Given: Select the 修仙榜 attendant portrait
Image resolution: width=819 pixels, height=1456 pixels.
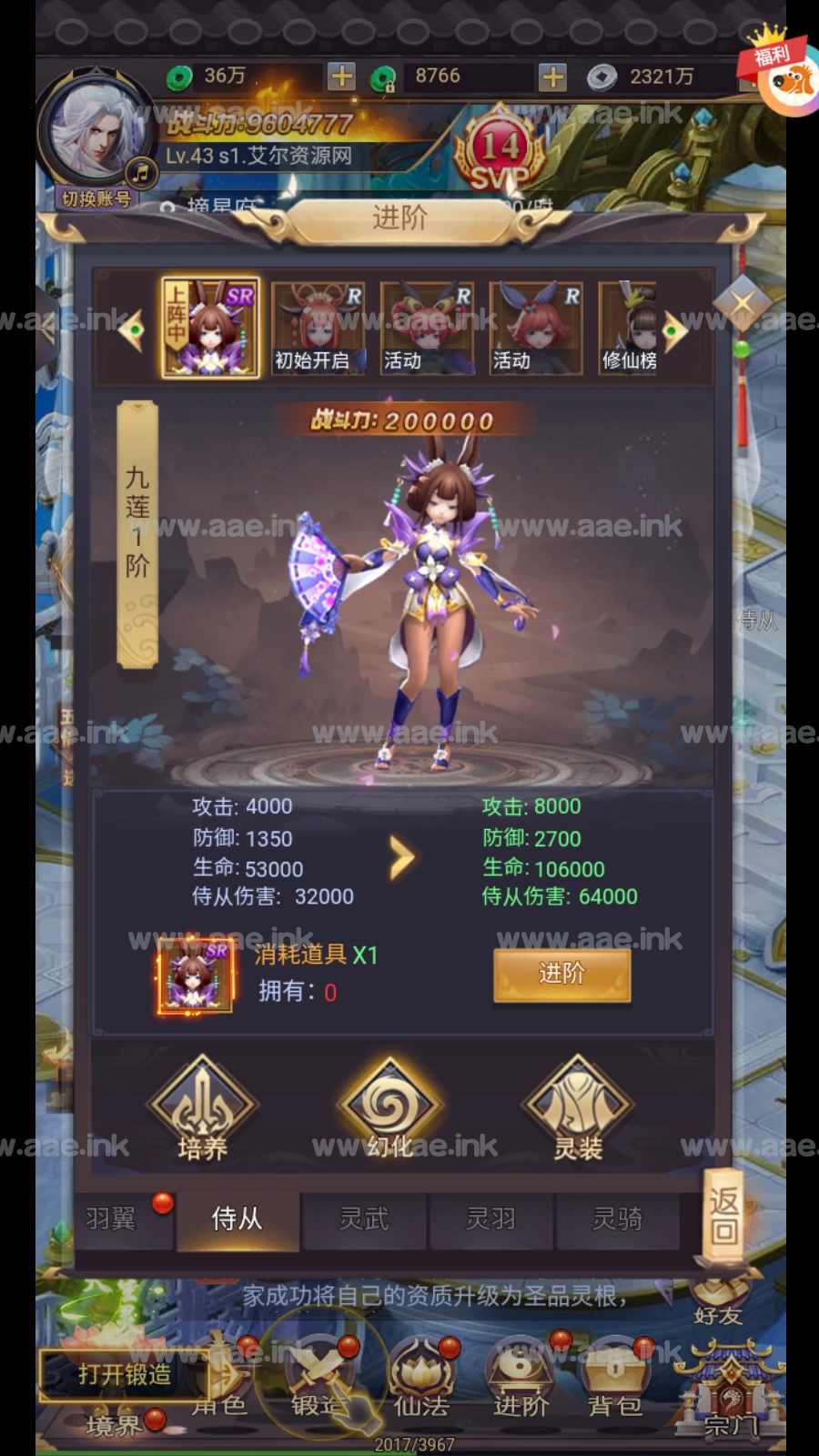Looking at the screenshot, I should point(628,329).
